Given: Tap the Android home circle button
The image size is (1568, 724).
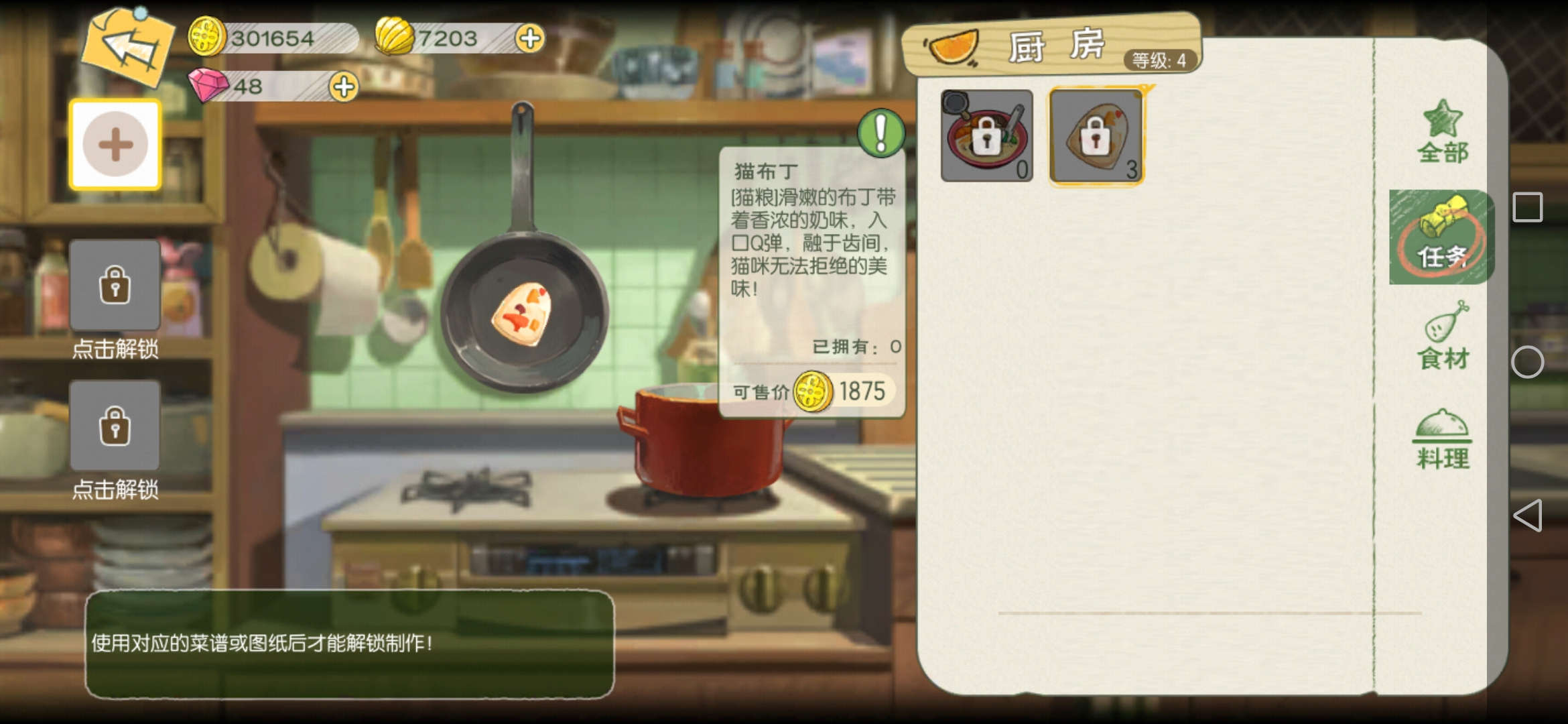Looking at the screenshot, I should (1527, 362).
